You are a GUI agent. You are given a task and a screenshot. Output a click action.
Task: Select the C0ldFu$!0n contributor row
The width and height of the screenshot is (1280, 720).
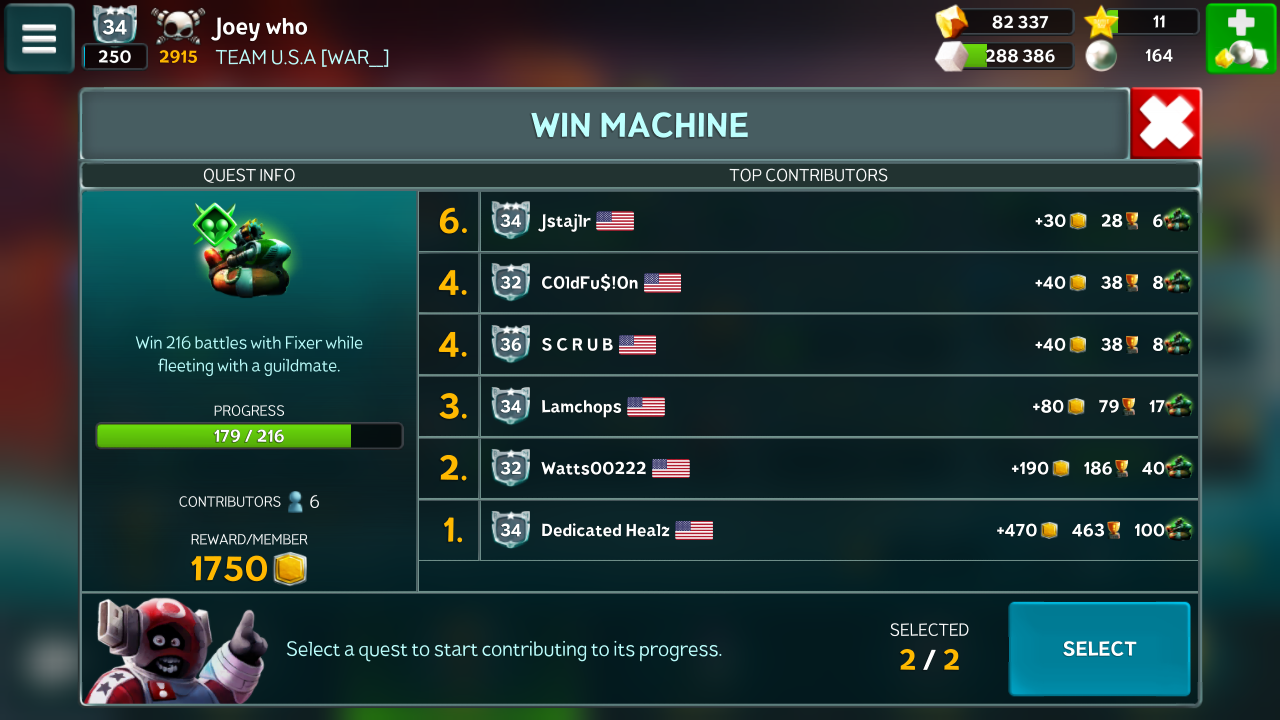pos(808,283)
